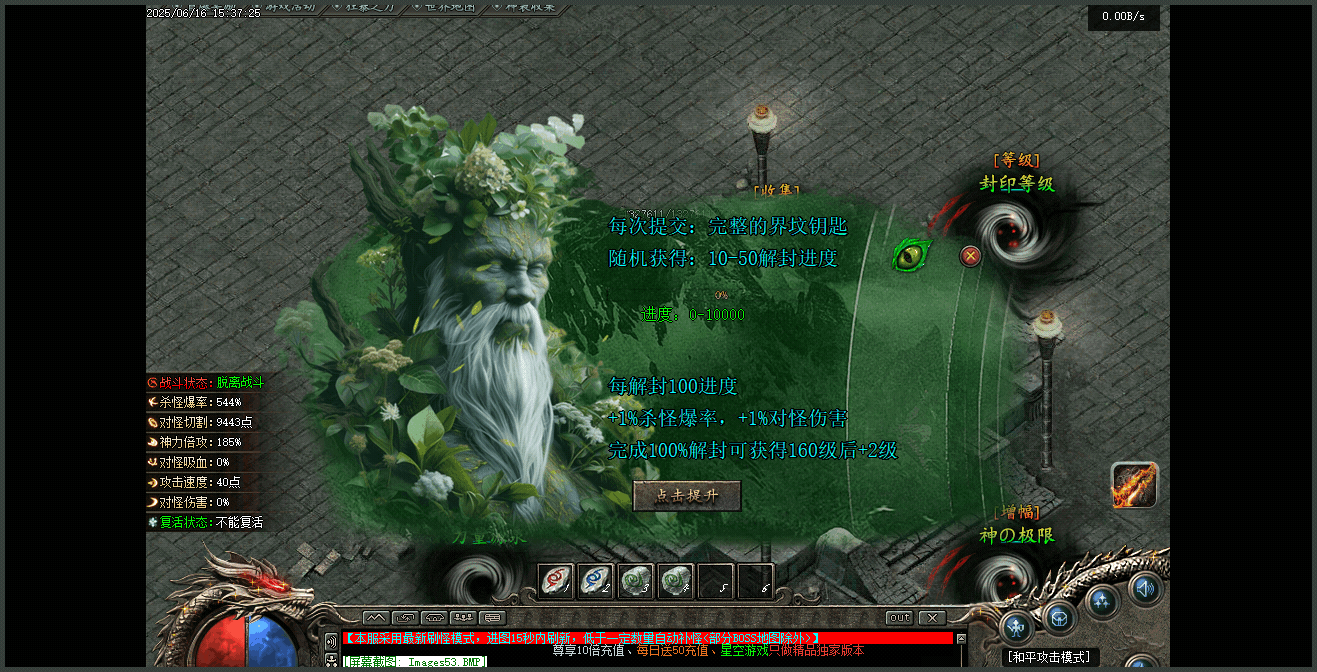Viewport: 1317px width, 672px height.
Task: Toggle the chat speaker icon left of messages
Action: click(331, 640)
